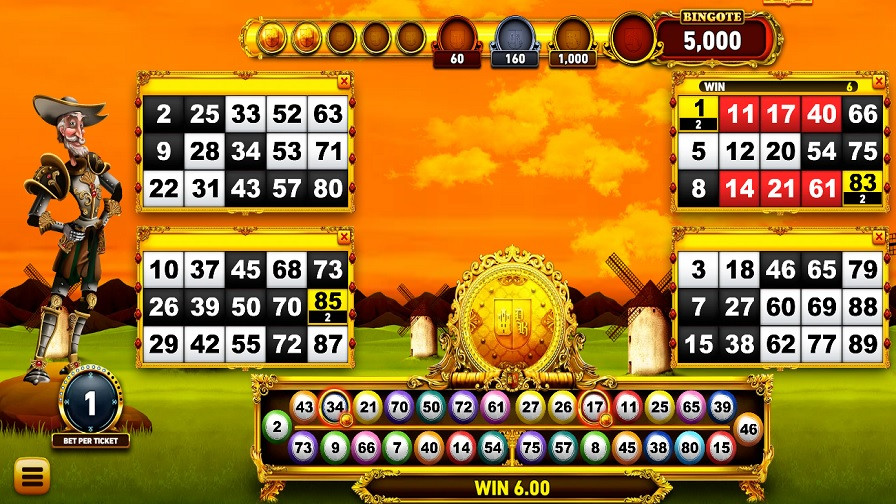Screen dimensions: 896x504
Task: Close the bingo ticket containing number 2
Action: coord(344,81)
